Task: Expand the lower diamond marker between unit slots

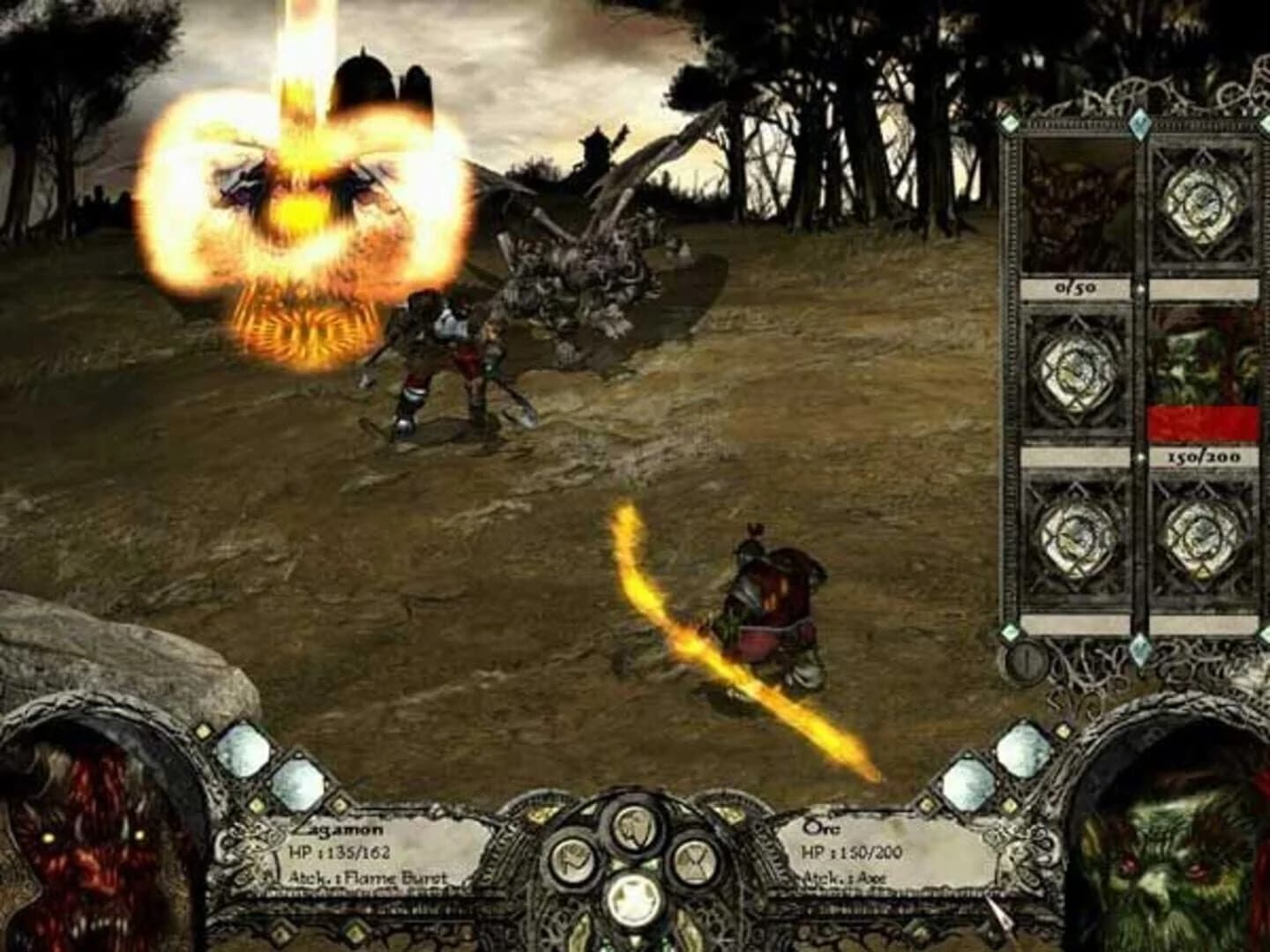Action: click(1140, 458)
